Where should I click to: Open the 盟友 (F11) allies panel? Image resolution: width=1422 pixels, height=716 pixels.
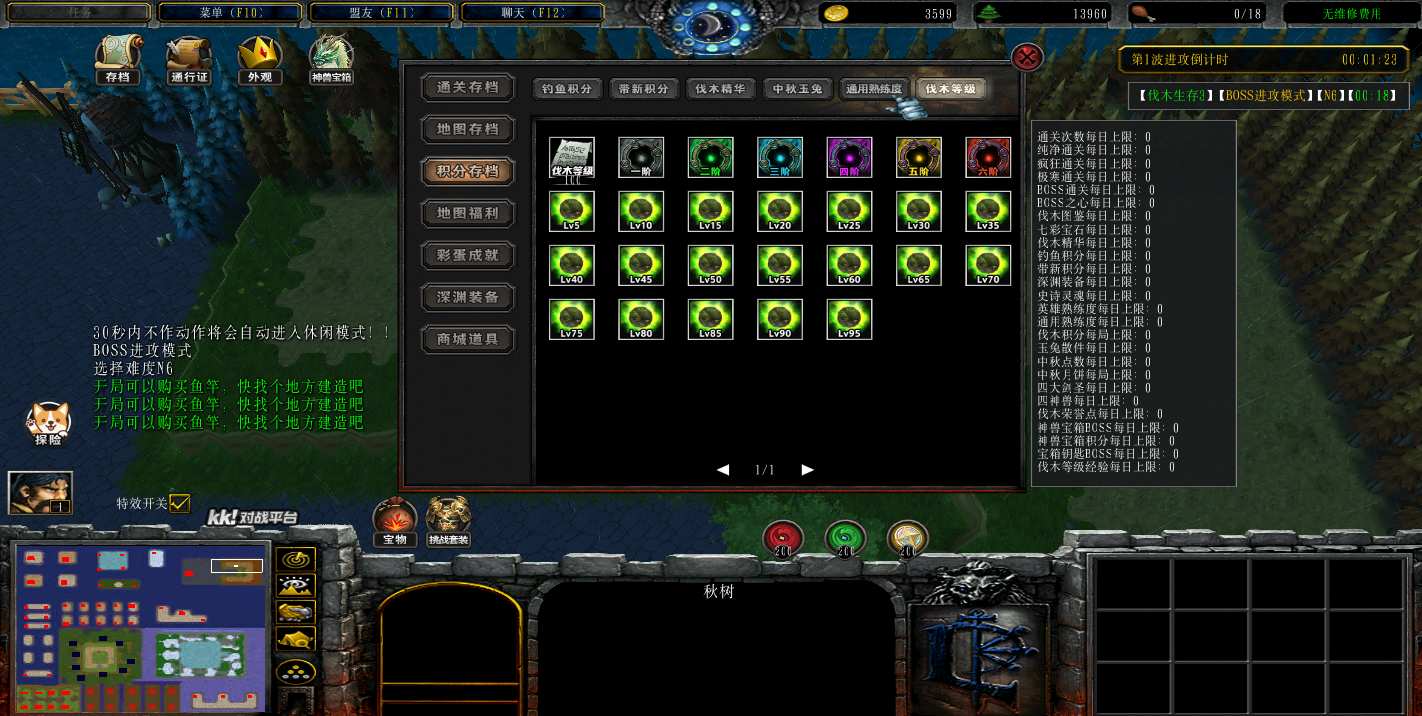pos(381,13)
